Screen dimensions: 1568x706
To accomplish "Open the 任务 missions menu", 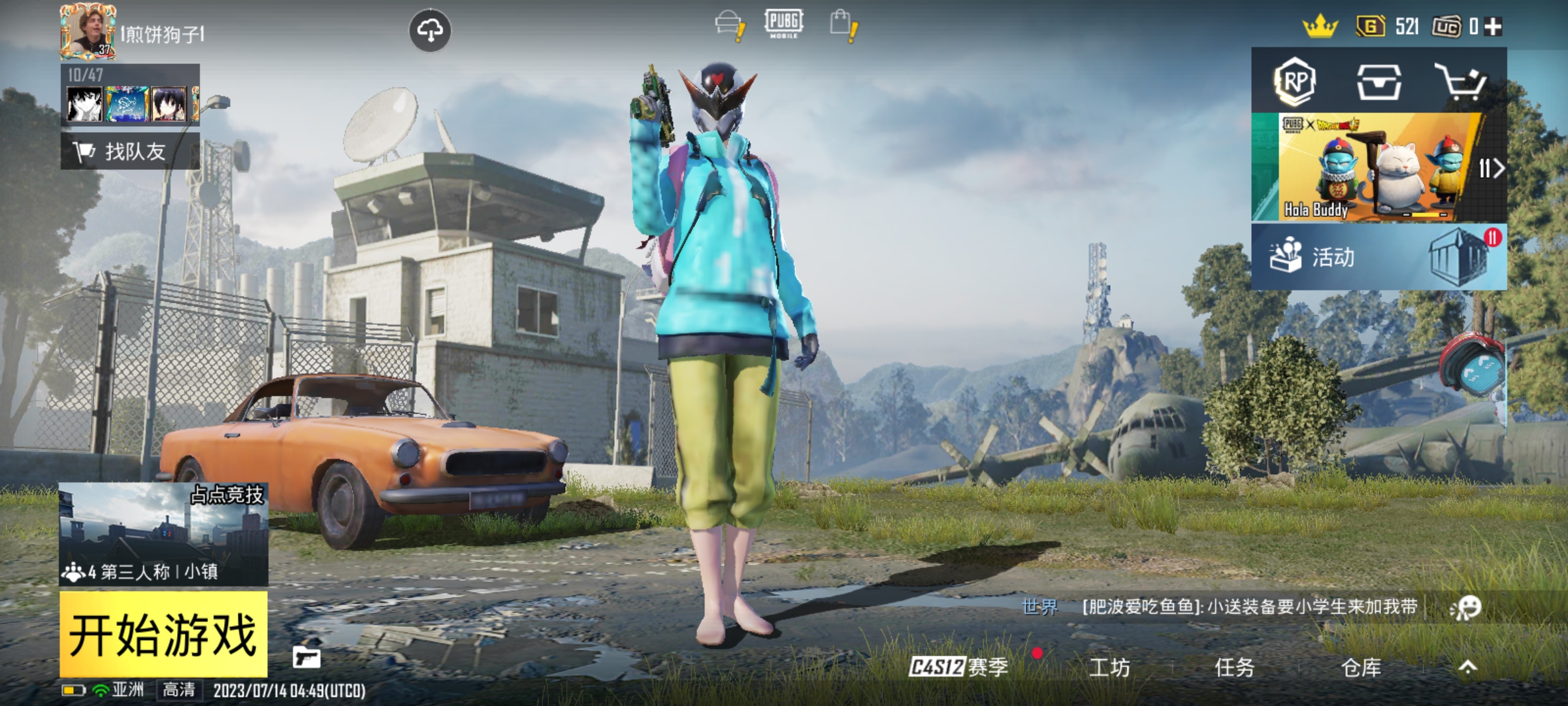I will (x=1234, y=667).
